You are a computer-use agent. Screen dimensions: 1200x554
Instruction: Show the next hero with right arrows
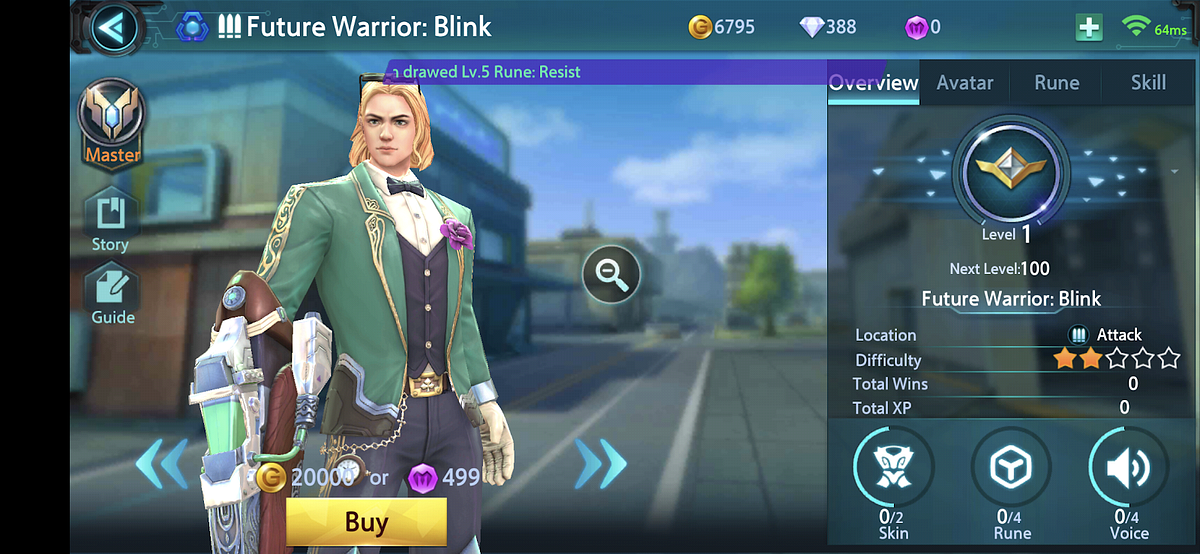600,464
